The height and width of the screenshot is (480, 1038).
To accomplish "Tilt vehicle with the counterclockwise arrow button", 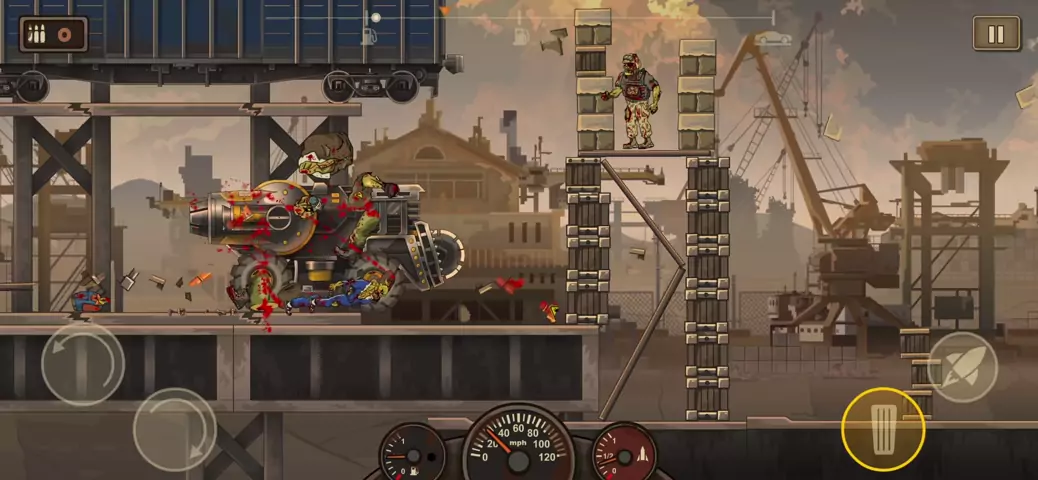I will click(x=83, y=364).
